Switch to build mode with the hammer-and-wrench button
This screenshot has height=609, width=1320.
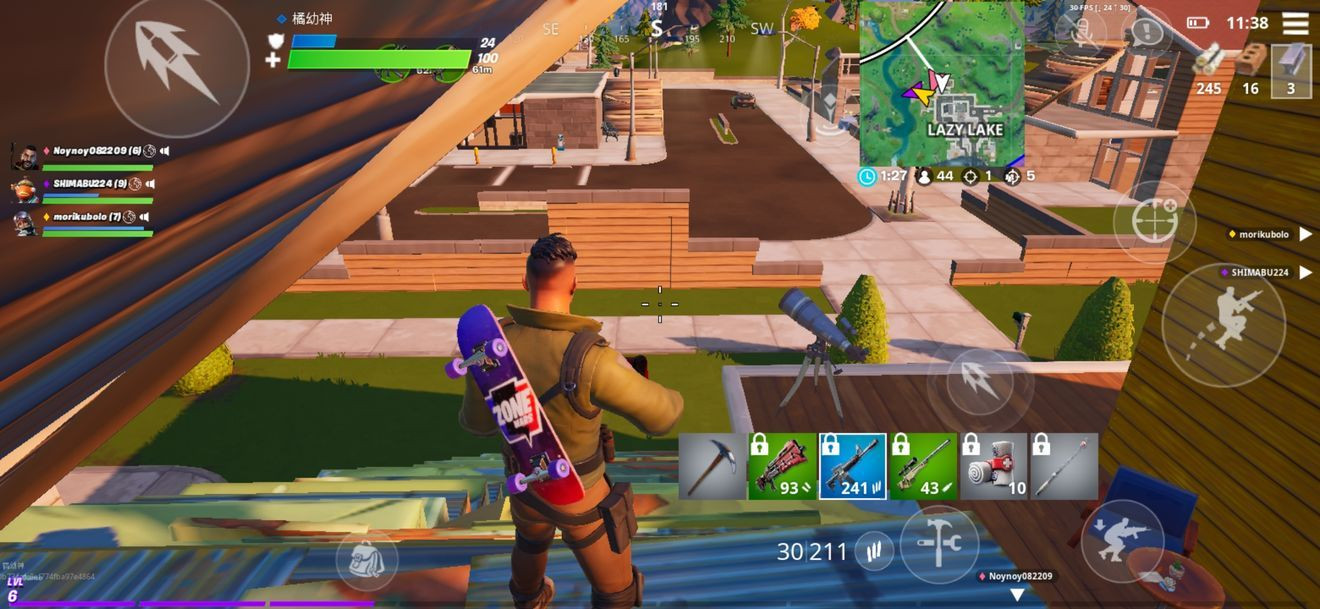[x=939, y=545]
